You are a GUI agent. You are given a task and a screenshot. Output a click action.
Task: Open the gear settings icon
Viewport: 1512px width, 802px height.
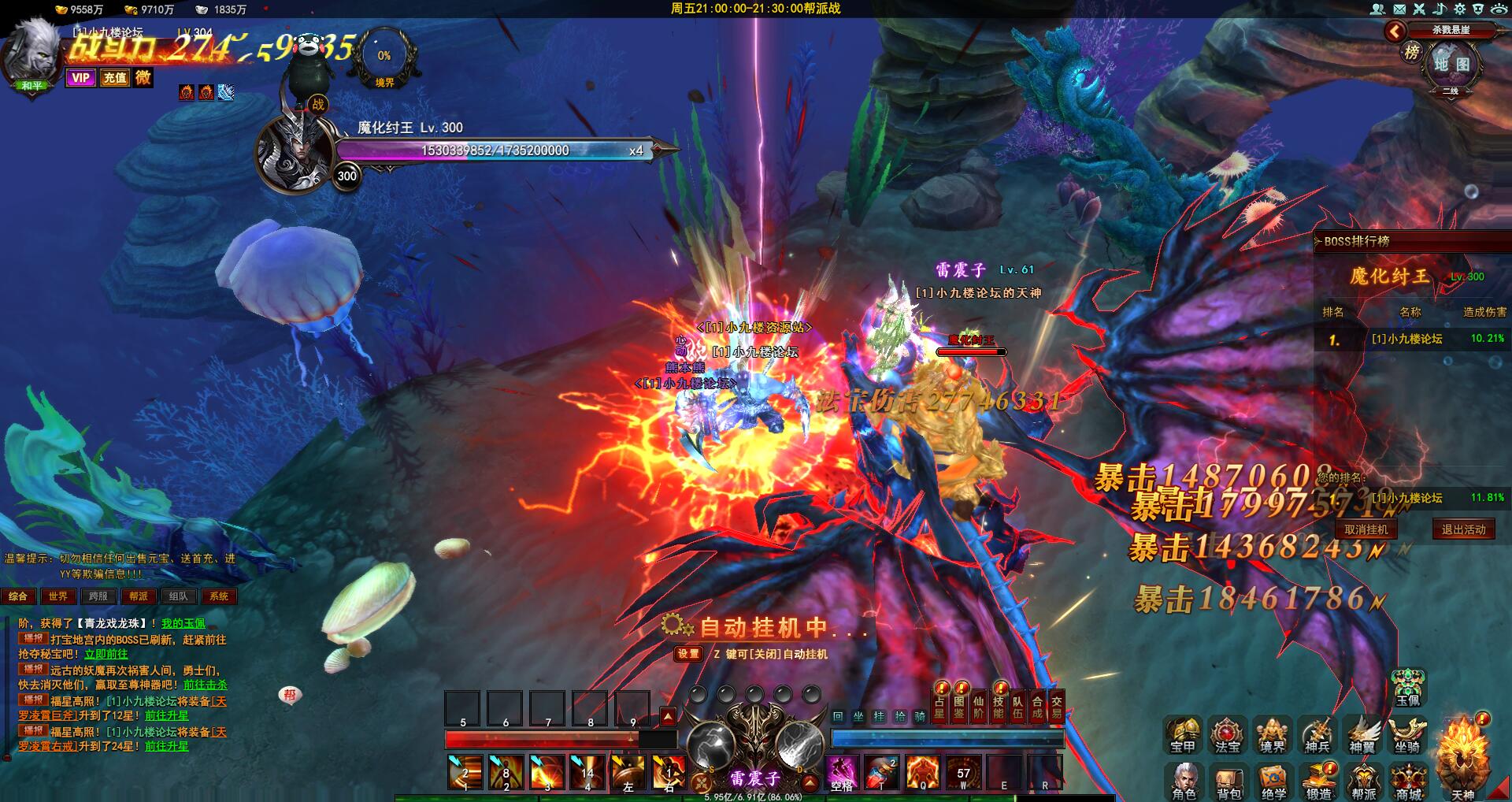[1459, 9]
